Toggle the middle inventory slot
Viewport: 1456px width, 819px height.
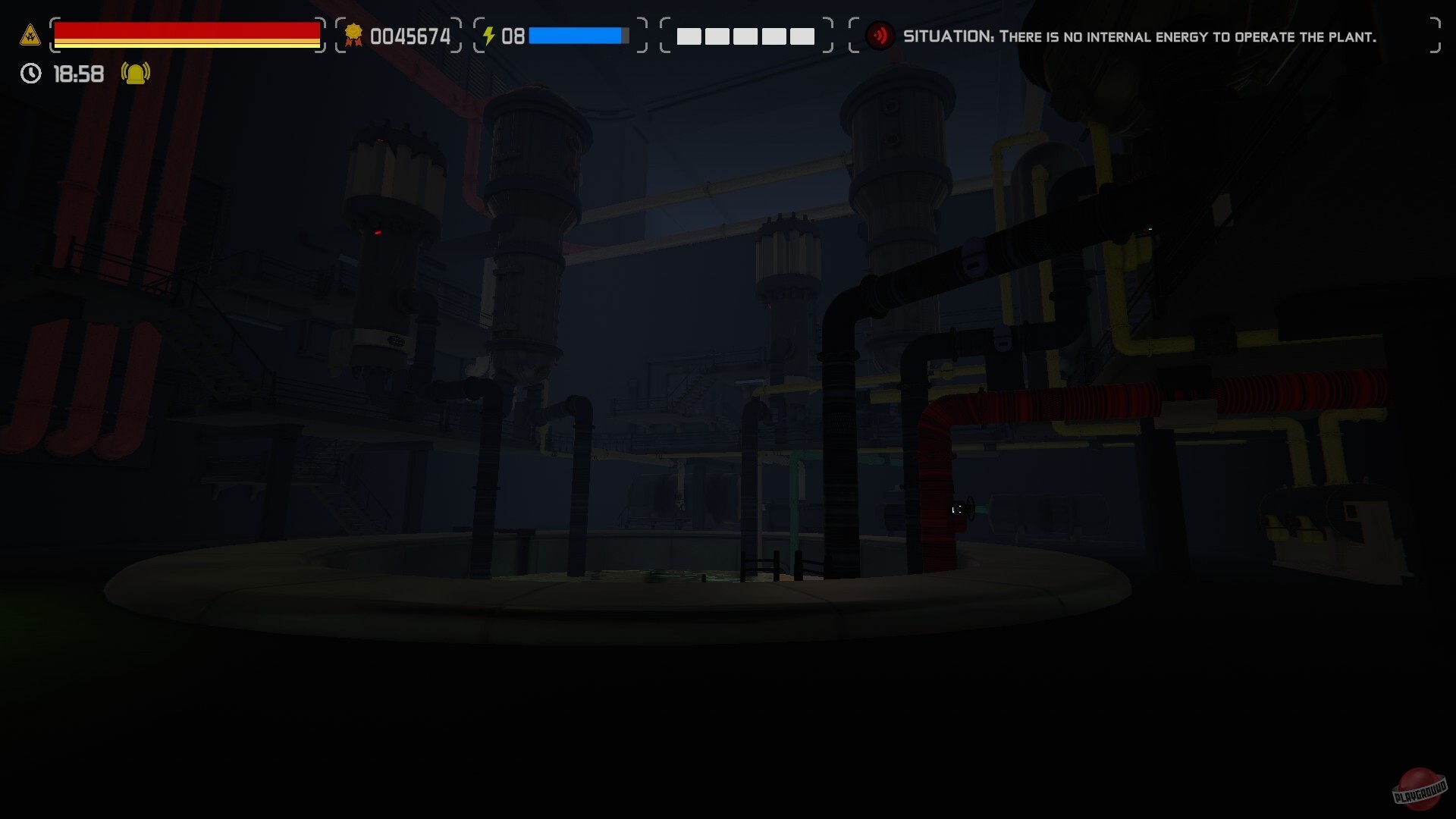745,36
